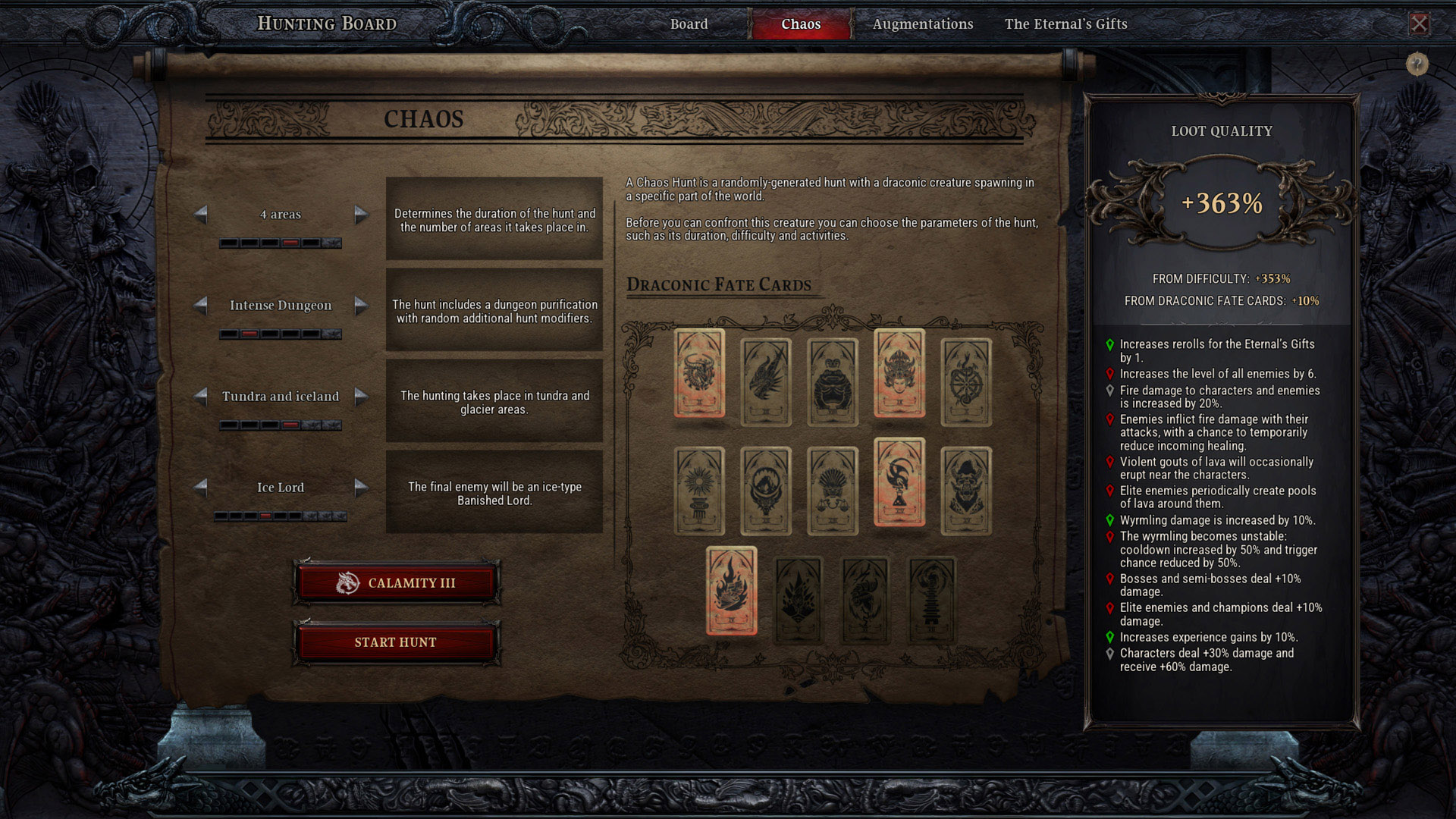
Task: Change the Calamity III difficulty
Action: click(396, 583)
